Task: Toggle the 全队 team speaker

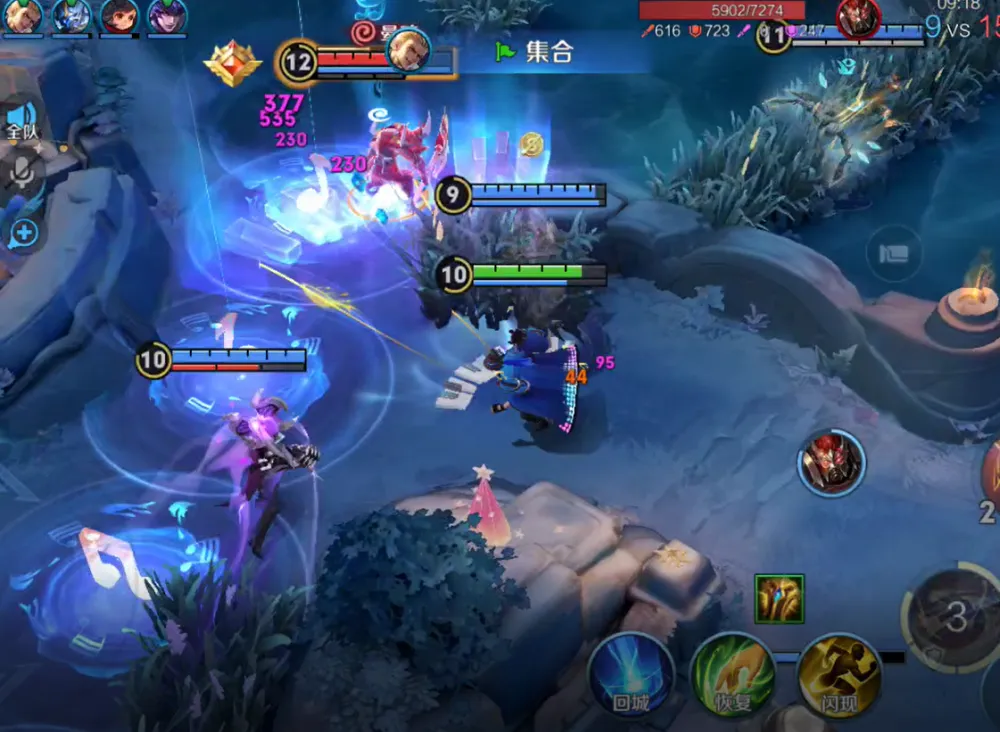Action: [x=22, y=122]
